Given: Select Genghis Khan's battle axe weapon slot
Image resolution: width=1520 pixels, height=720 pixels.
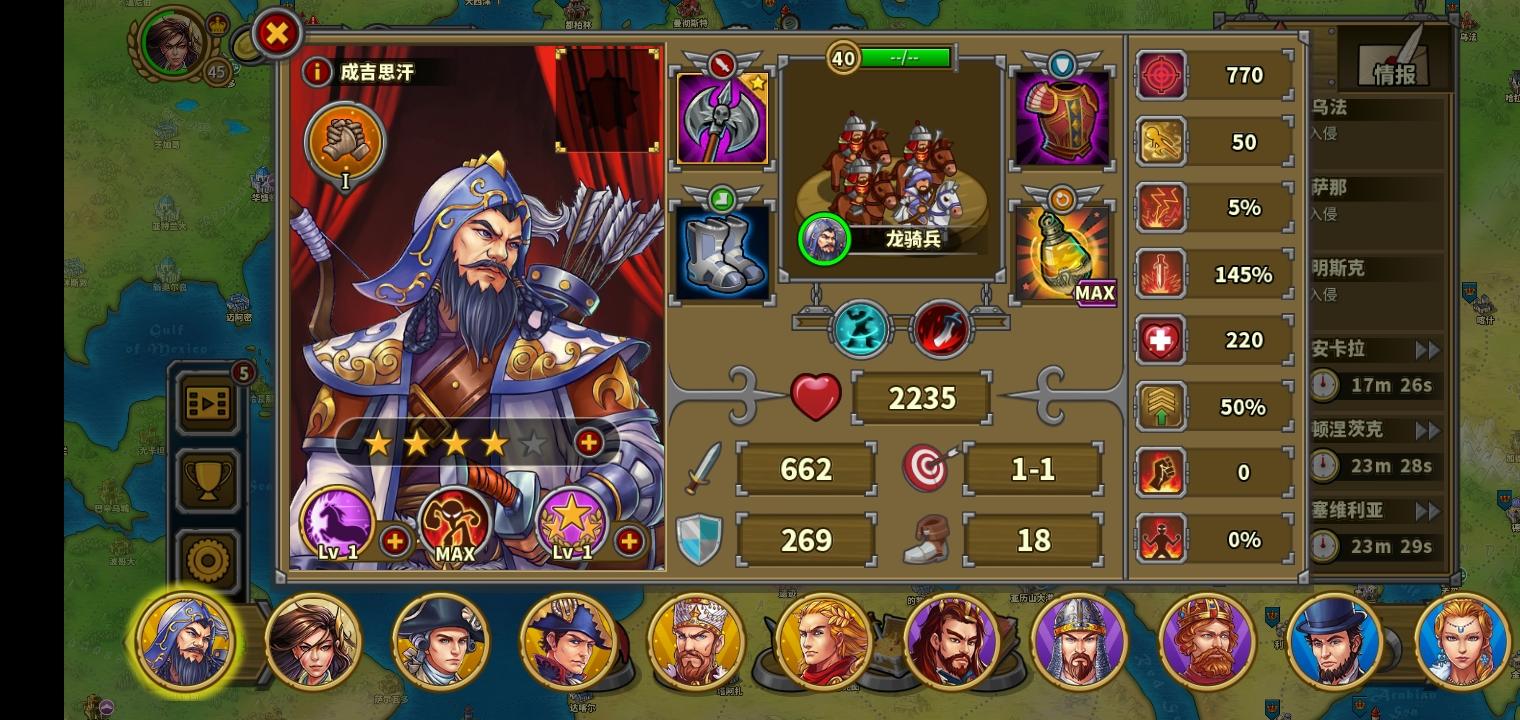Looking at the screenshot, I should [x=722, y=115].
